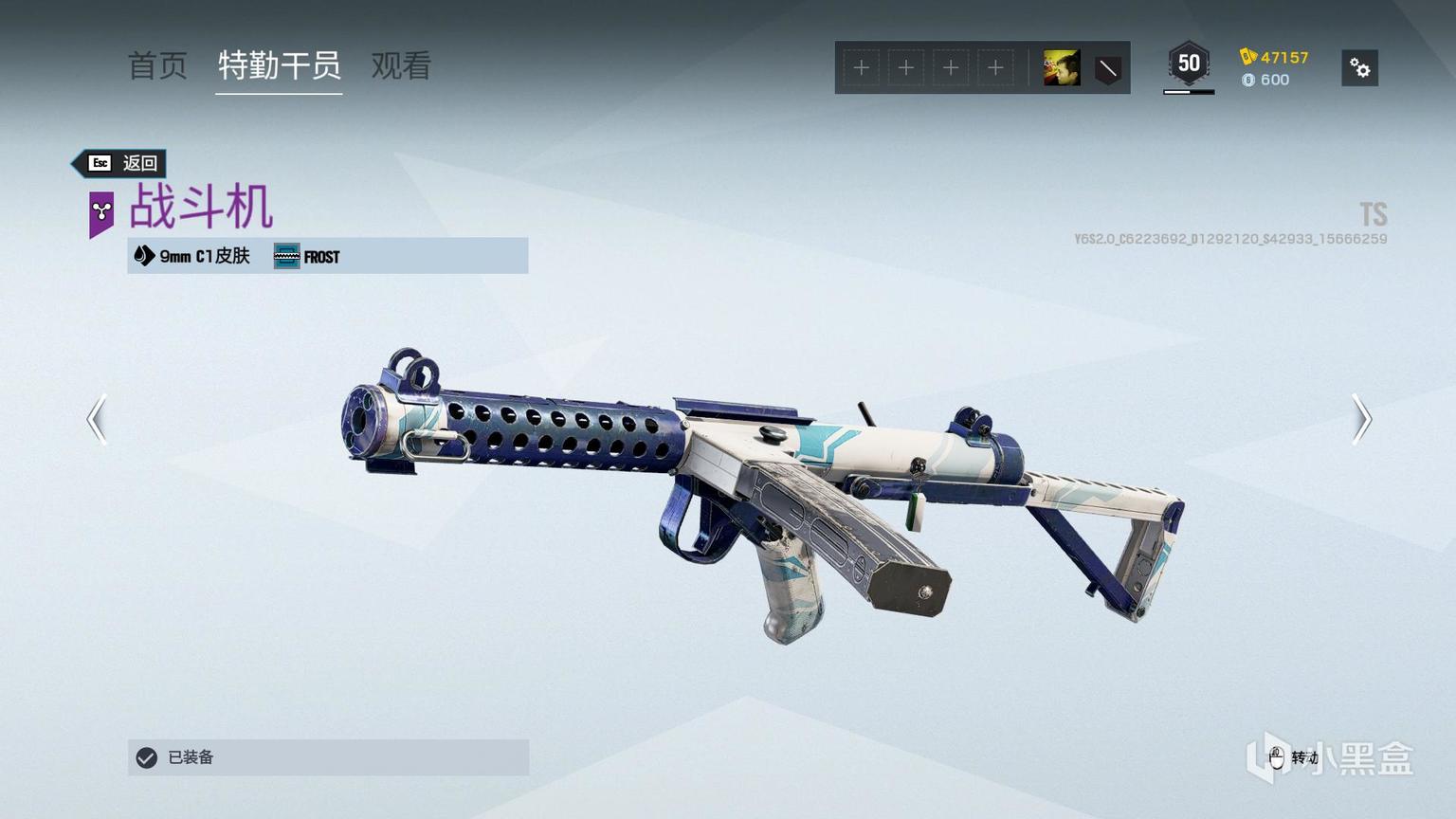This screenshot has height=819, width=1456.
Task: Show the next weapon skin
Action: 1361,419
